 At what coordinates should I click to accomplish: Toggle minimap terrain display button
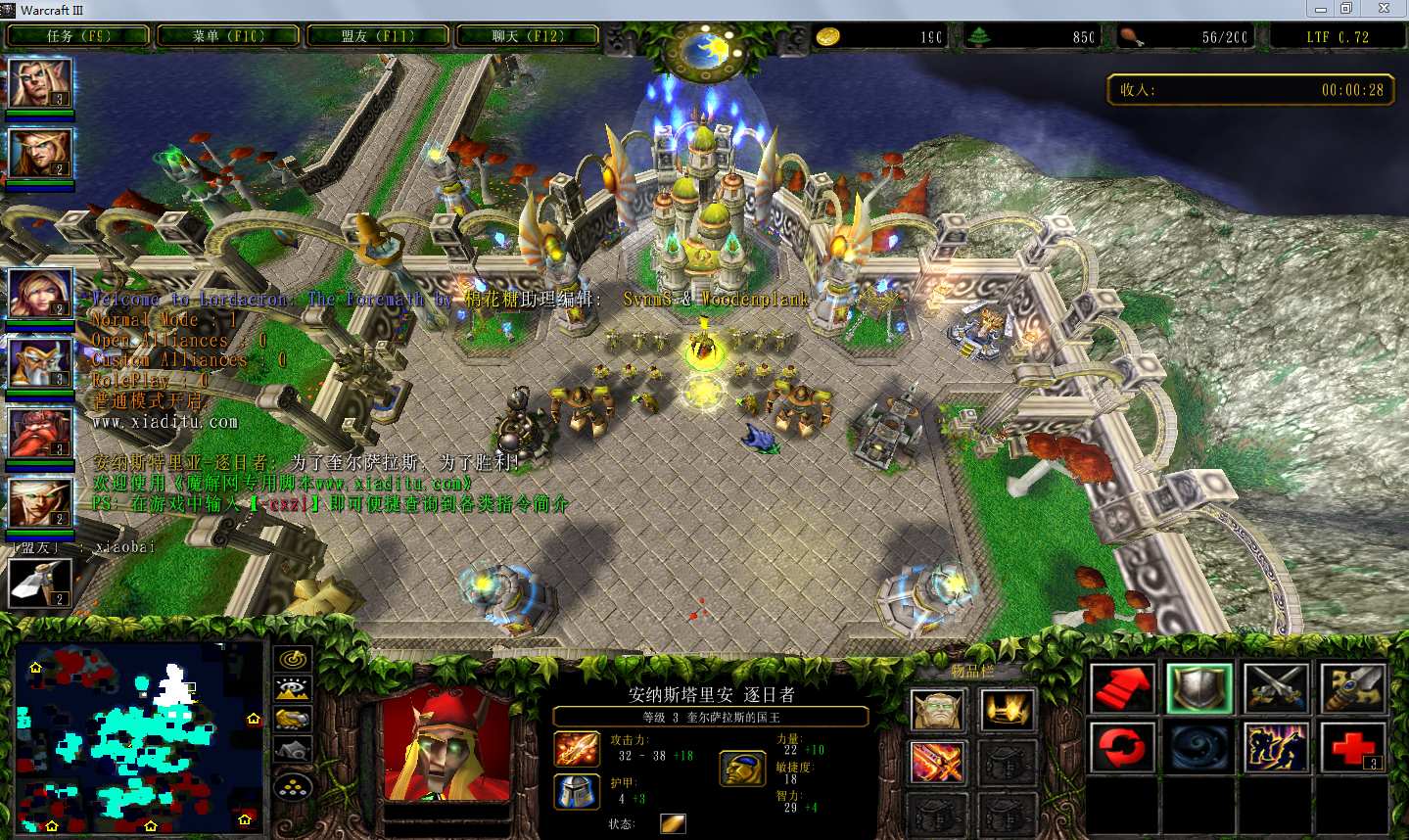tap(293, 689)
